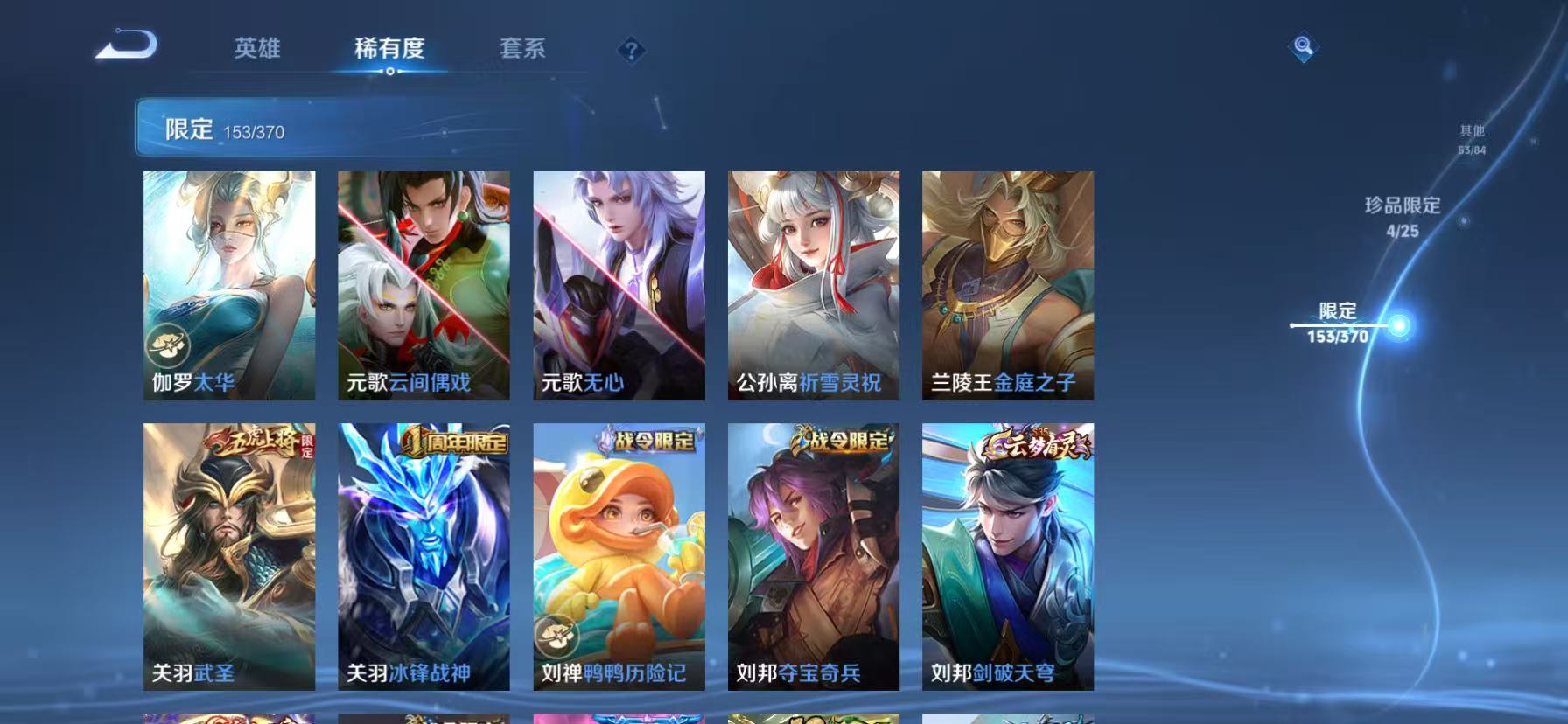Click the question mark help icon
Viewport: 1568px width, 724px height.
[x=629, y=50]
